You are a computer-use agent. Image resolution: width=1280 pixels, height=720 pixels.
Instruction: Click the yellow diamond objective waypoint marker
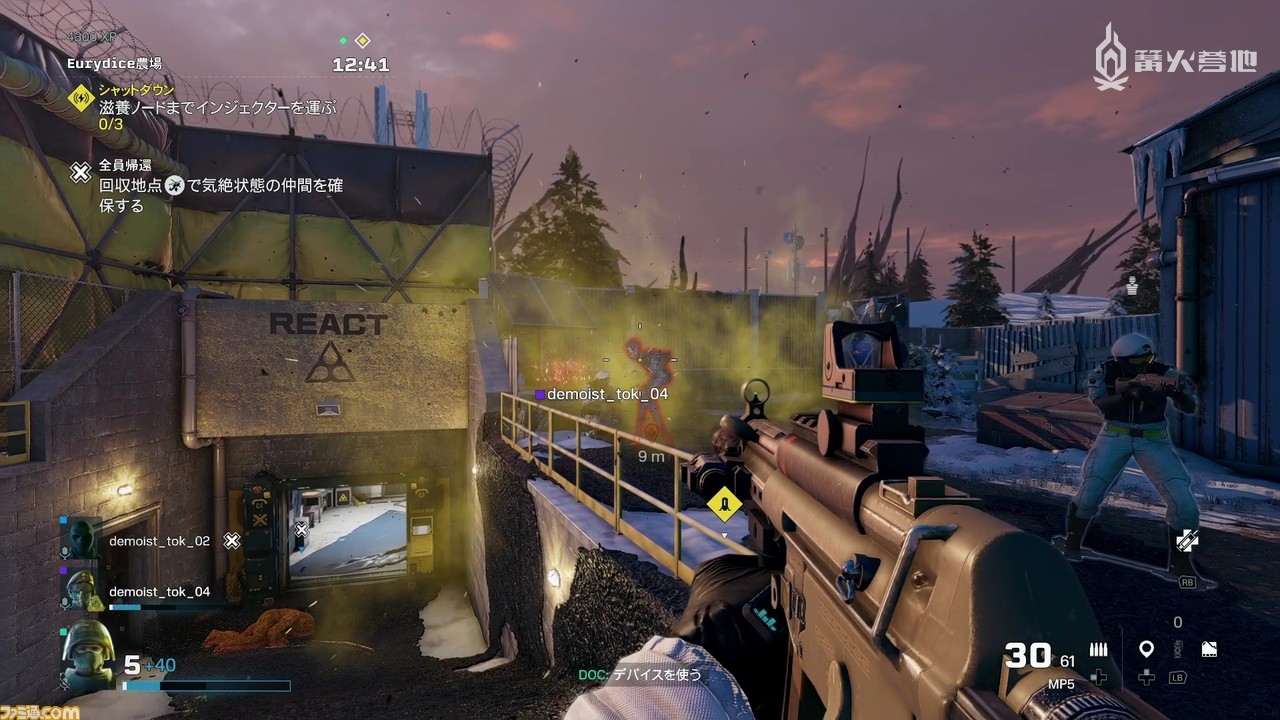tap(724, 504)
